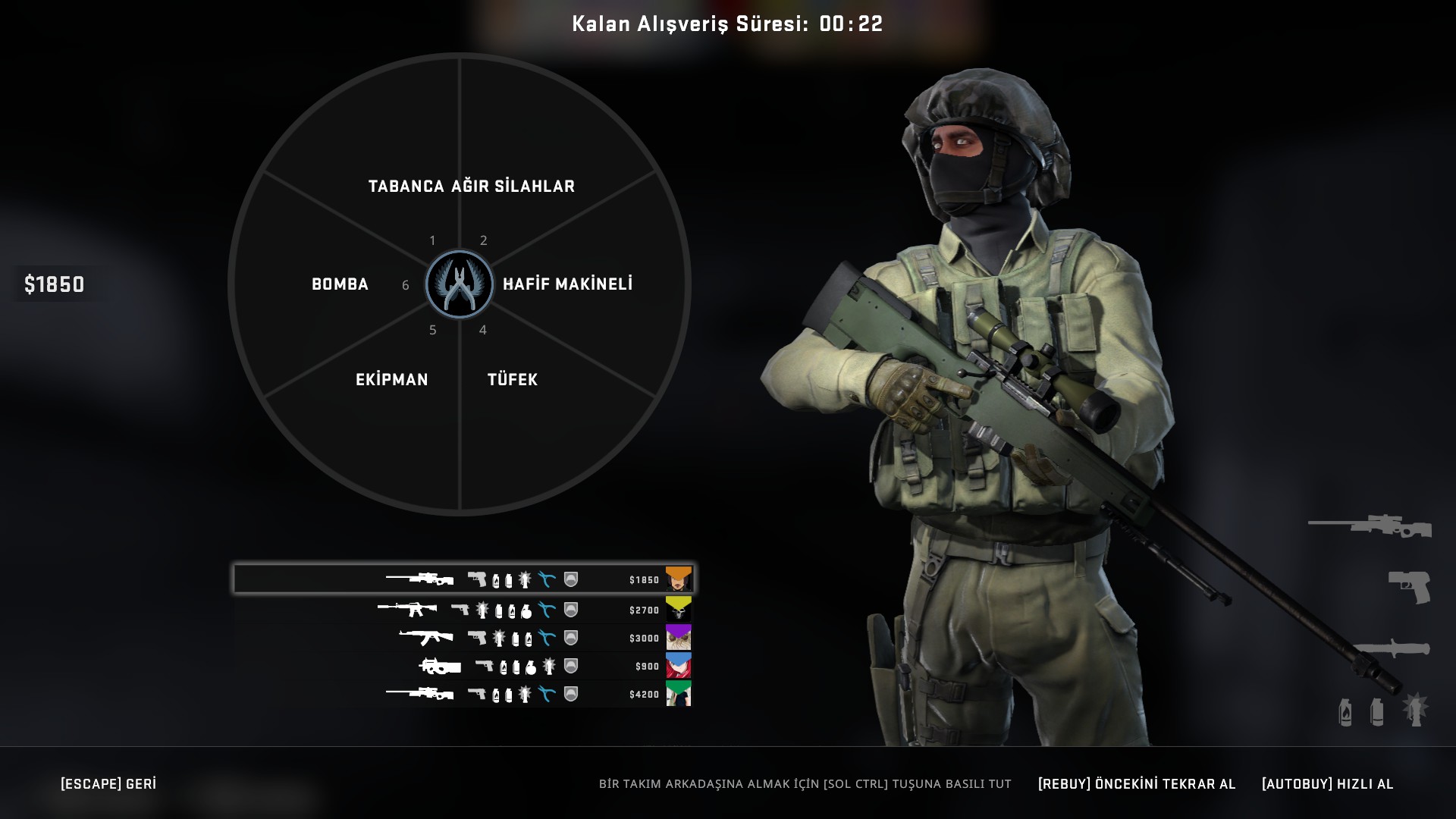Select the teammate row with $2700

tap(463, 610)
